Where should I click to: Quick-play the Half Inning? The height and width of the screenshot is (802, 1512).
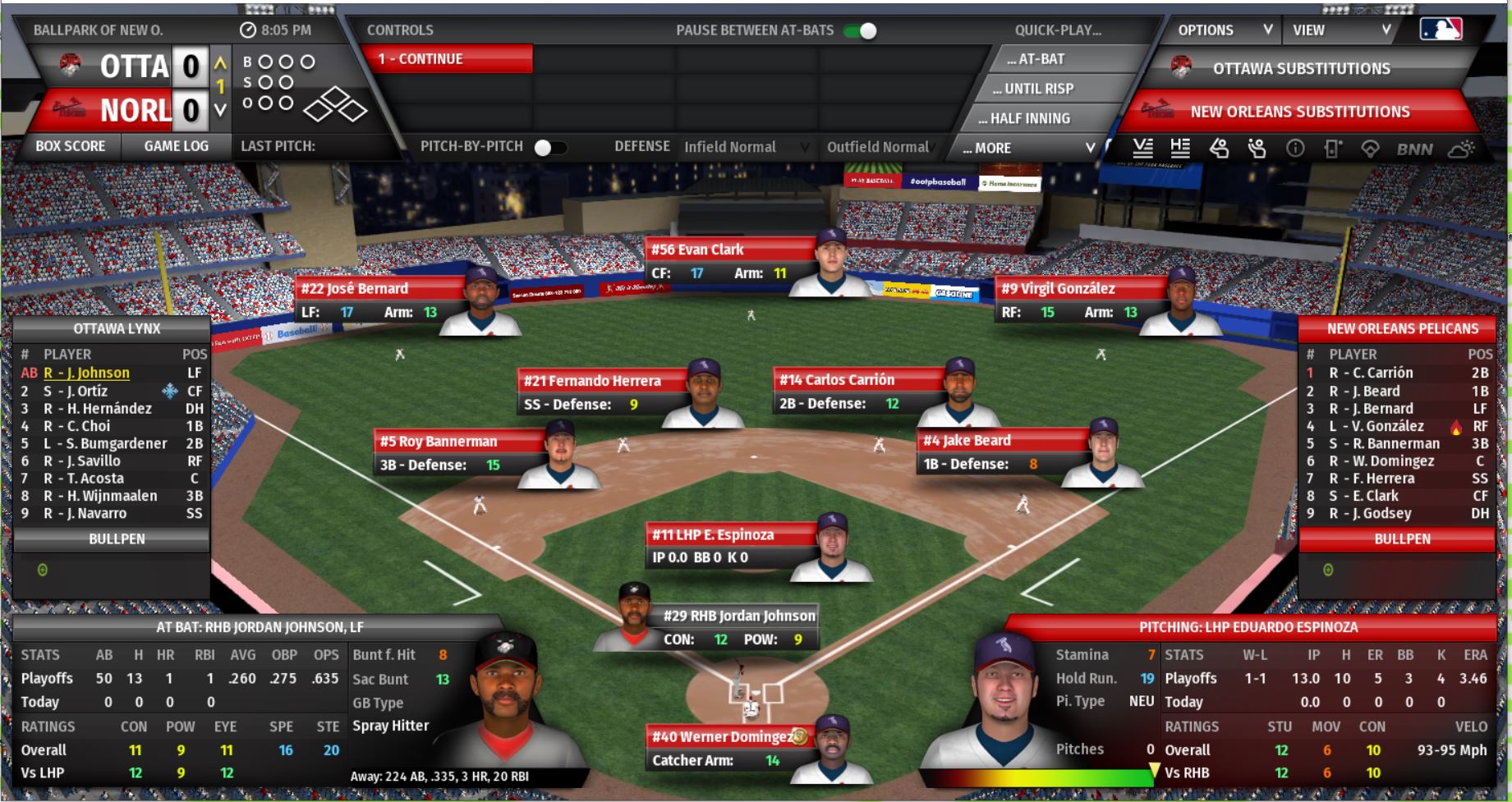1030,118
